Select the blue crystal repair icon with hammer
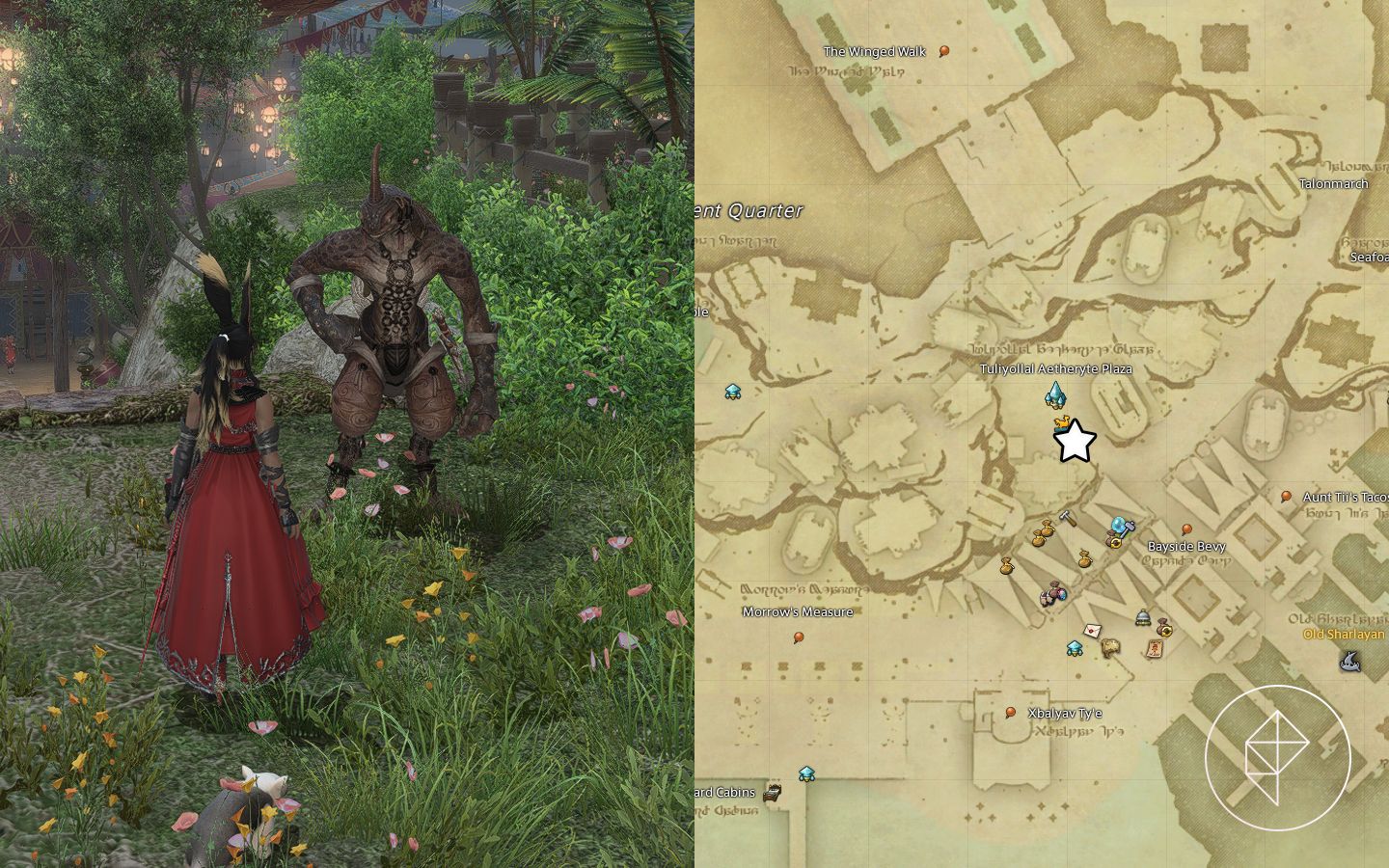Image resolution: width=1389 pixels, height=868 pixels. click(x=1120, y=526)
